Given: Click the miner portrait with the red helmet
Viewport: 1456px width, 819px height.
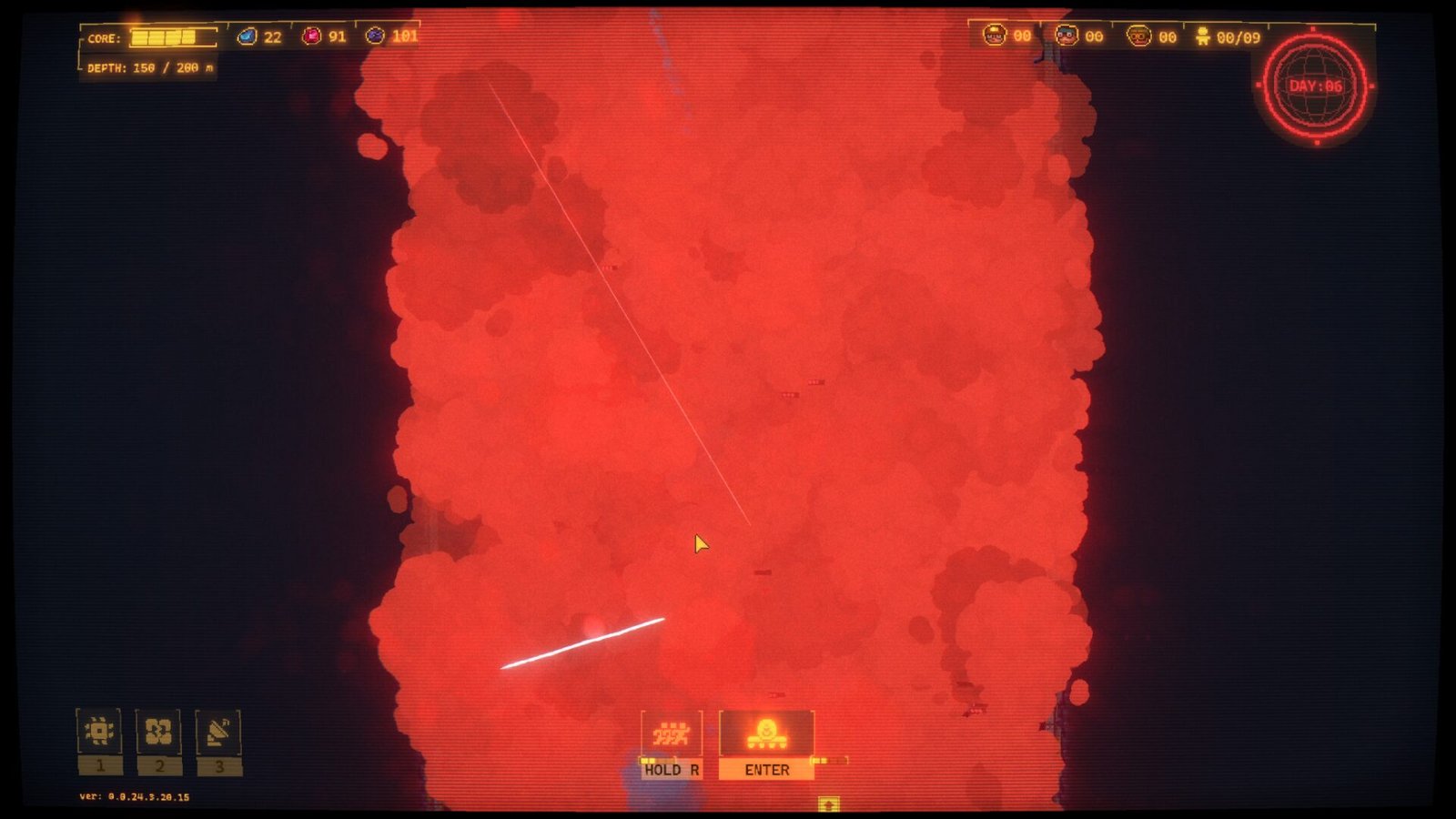Looking at the screenshot, I should [995, 36].
